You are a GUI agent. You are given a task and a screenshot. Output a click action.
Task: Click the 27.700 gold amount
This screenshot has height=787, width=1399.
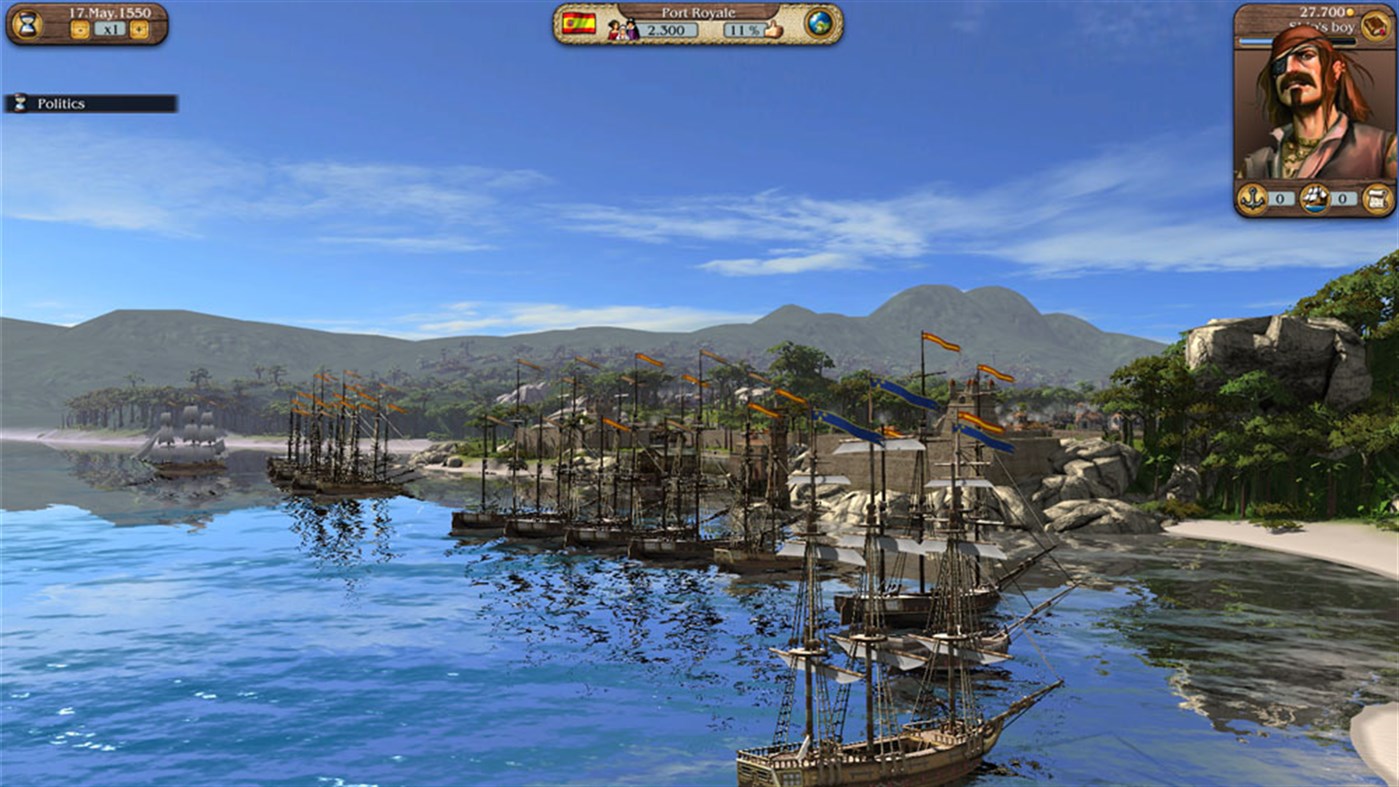click(x=1322, y=11)
